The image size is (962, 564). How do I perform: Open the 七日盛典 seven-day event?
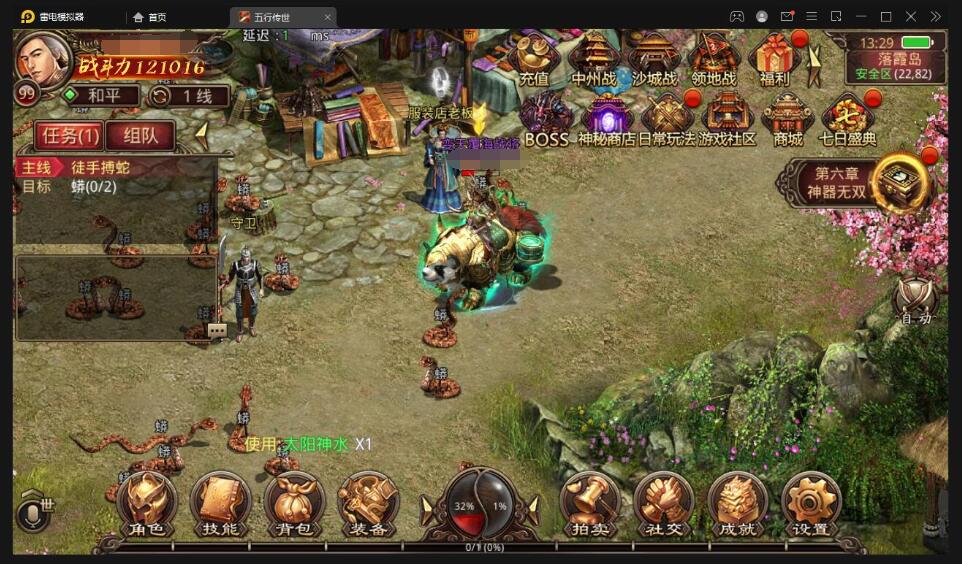point(848,118)
